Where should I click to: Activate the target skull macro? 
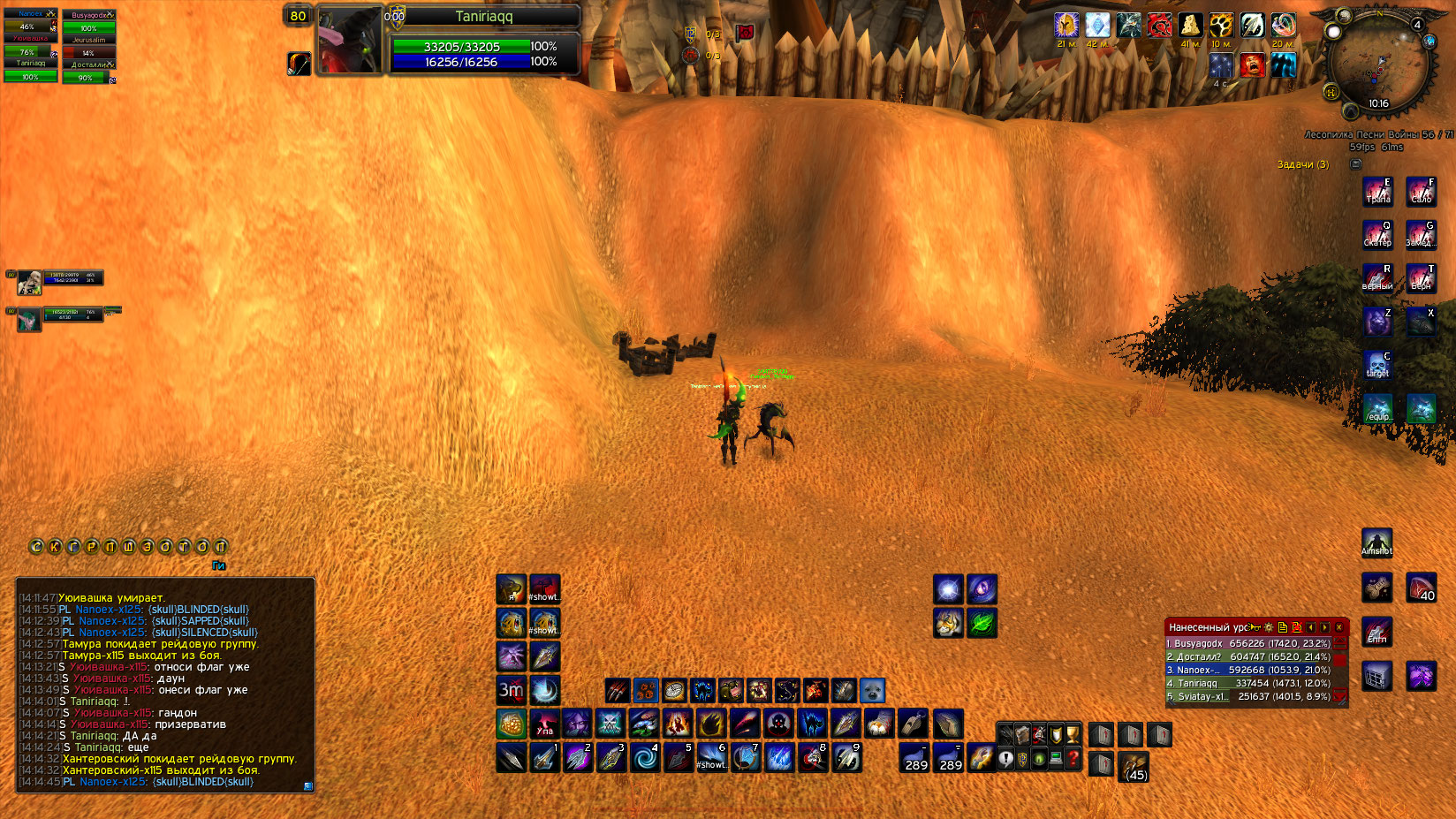point(1376,364)
